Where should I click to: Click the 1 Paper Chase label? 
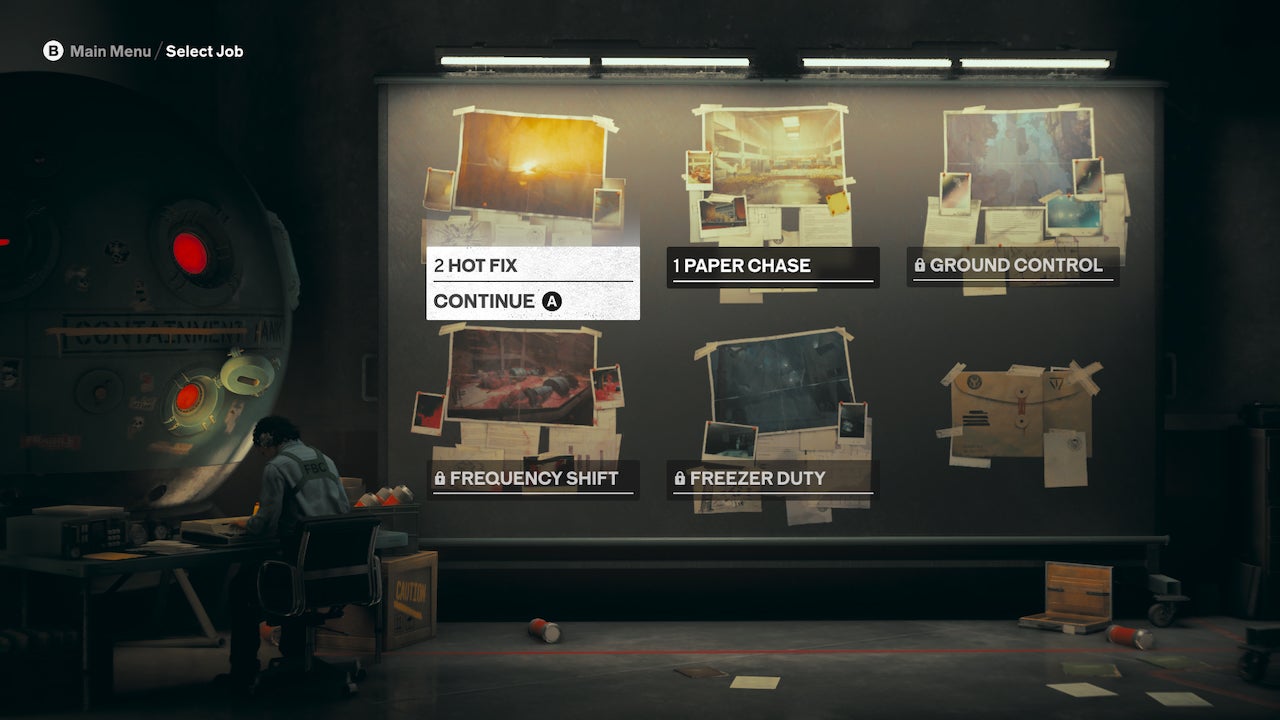pyautogui.click(x=740, y=265)
